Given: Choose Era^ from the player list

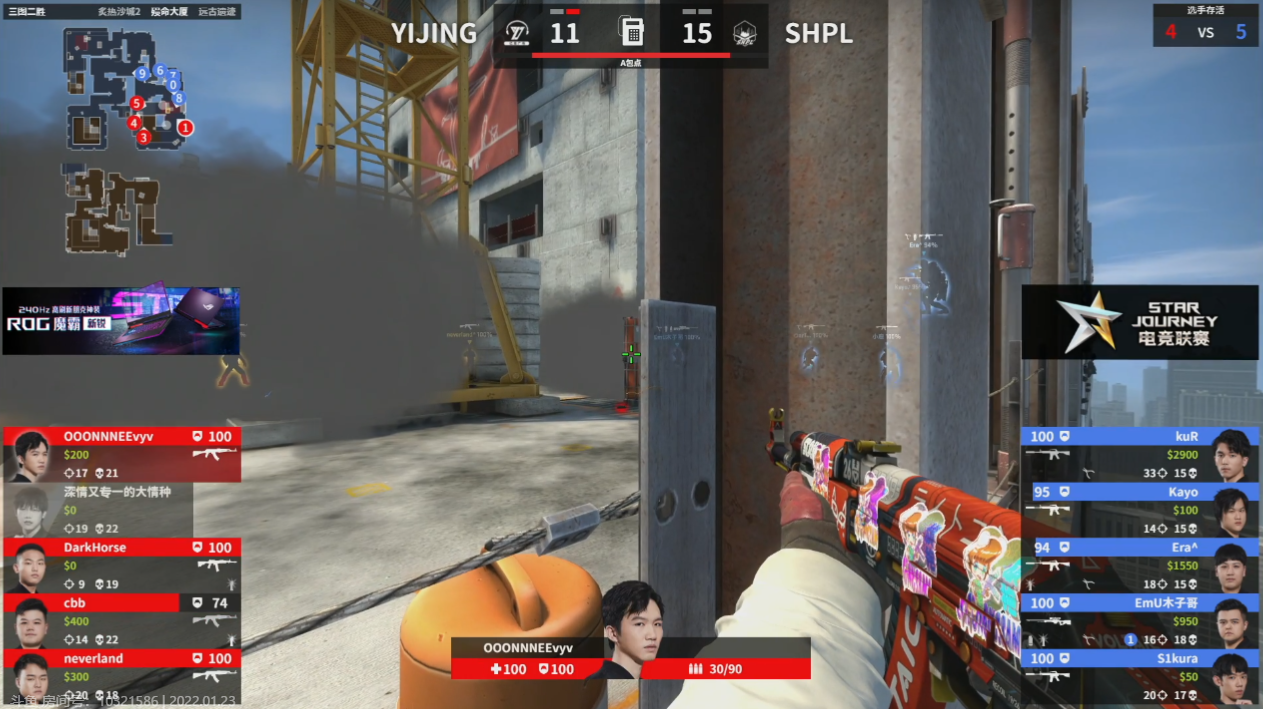Looking at the screenshot, I should tap(1140, 565).
